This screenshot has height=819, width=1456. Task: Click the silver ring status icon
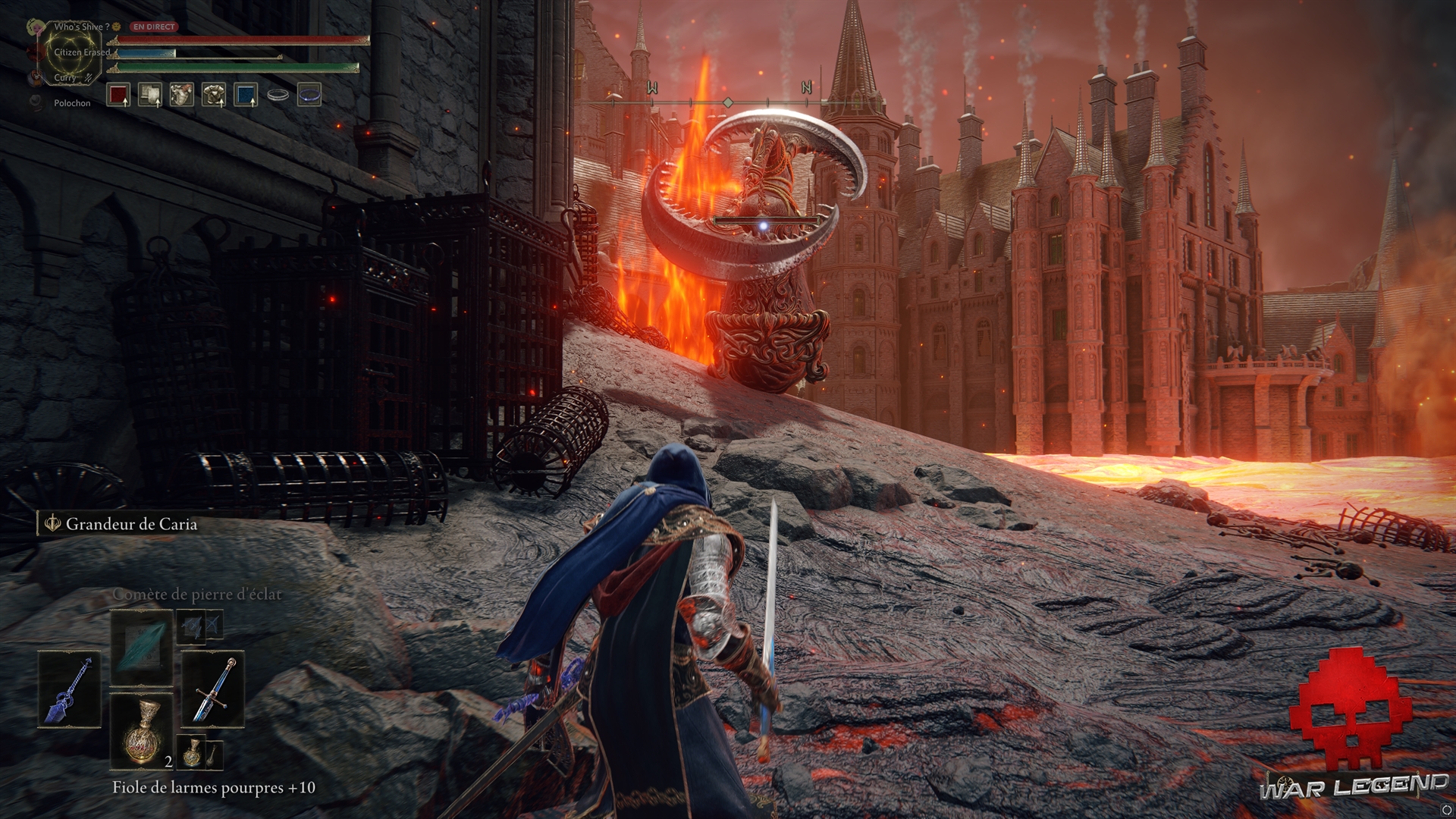coord(278,95)
